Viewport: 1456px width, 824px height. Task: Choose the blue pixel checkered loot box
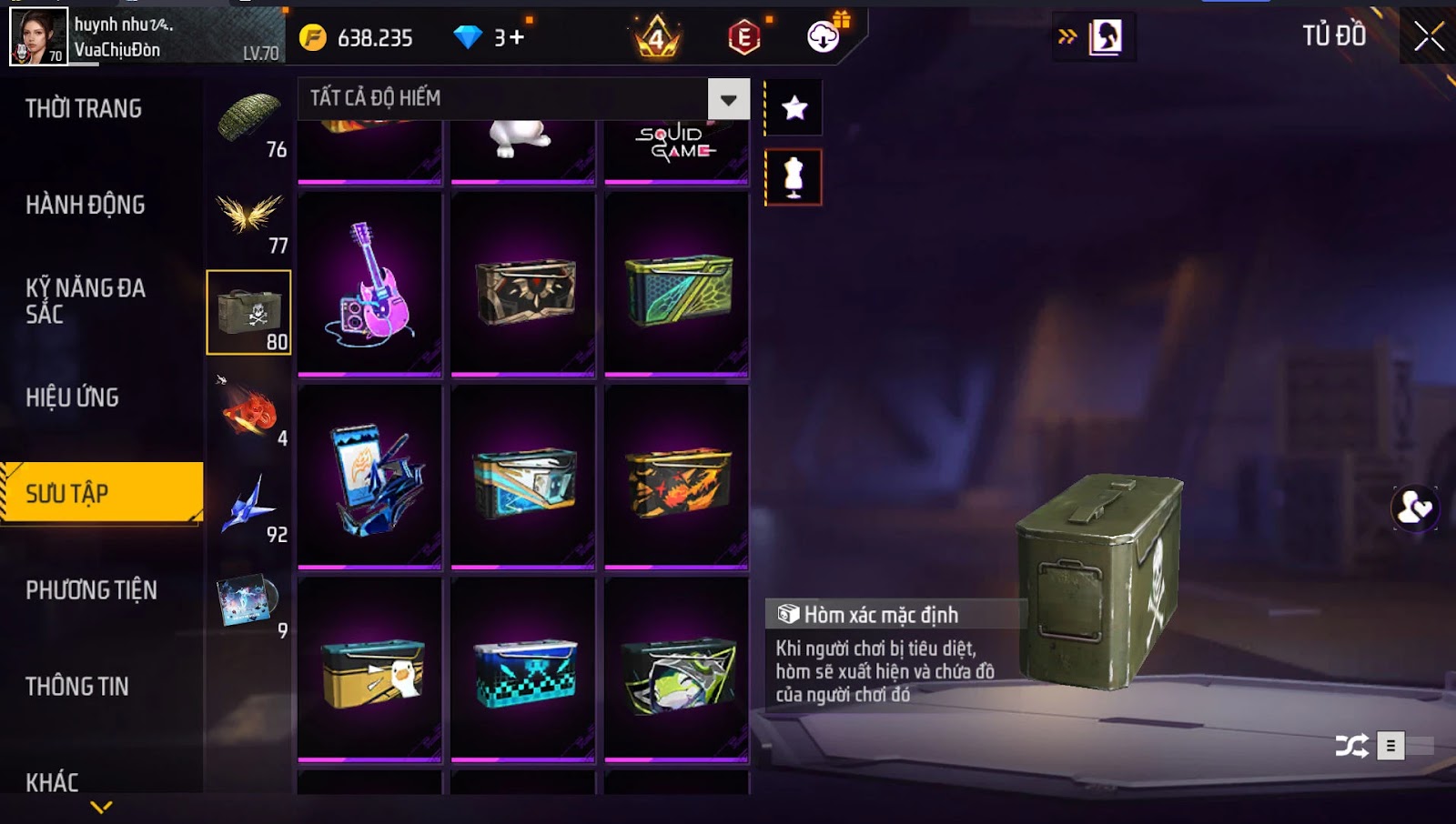pos(523,670)
